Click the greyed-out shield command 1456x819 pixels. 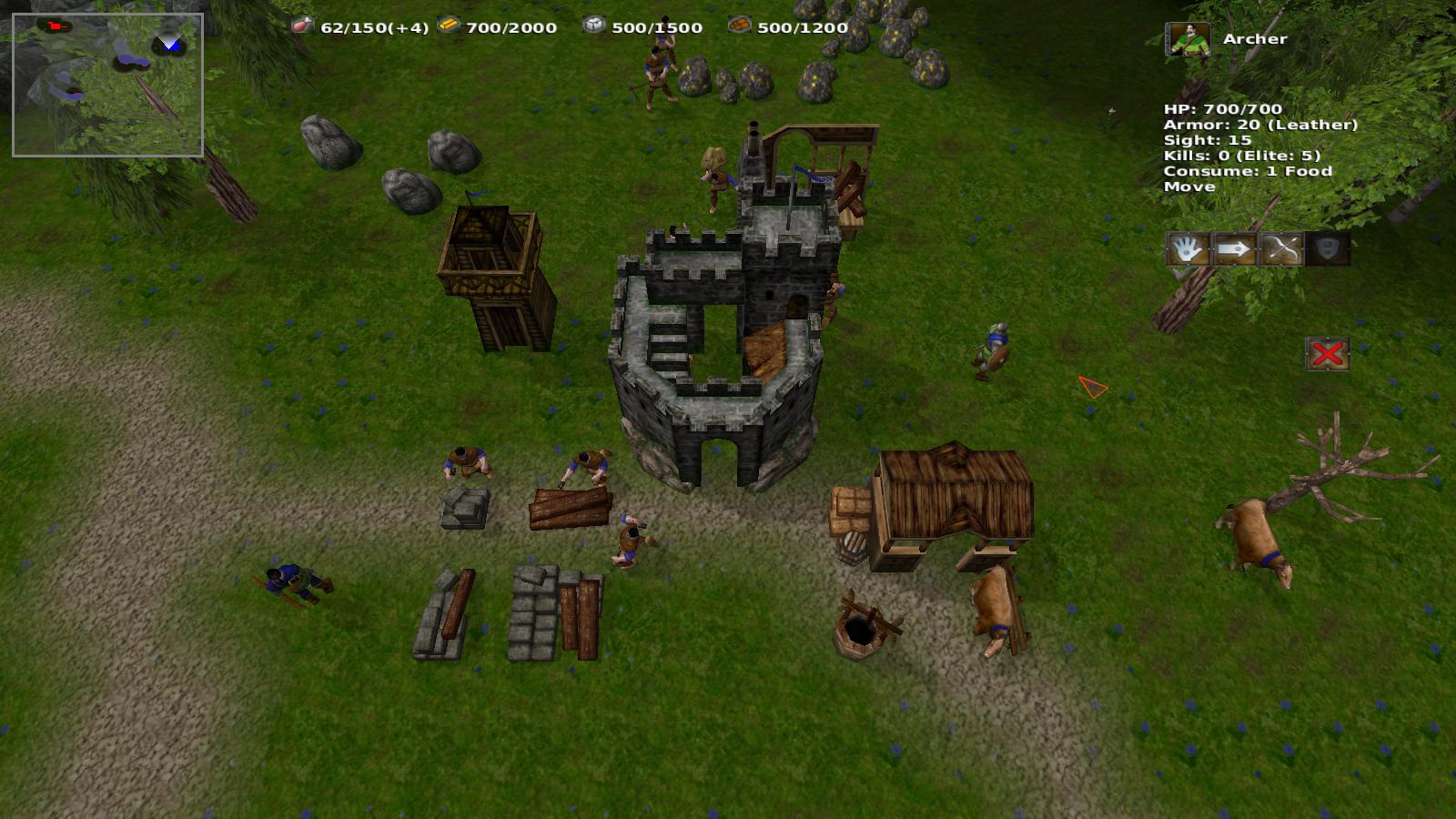[1328, 248]
